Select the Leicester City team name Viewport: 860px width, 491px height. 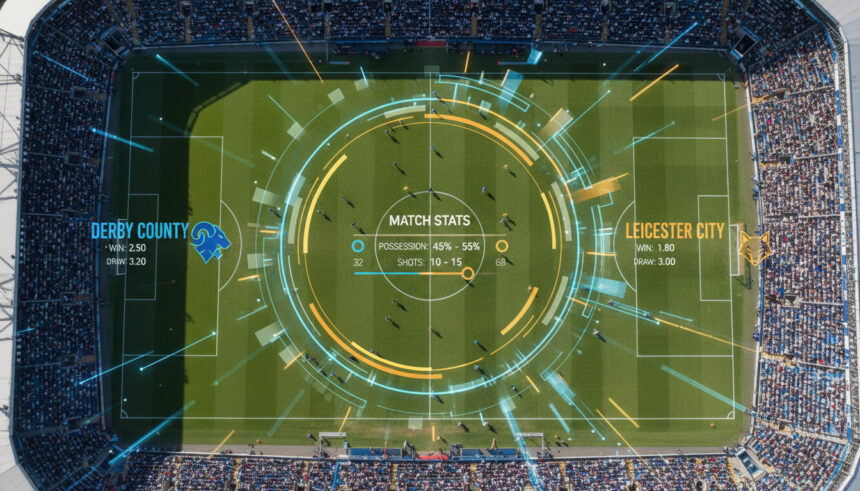coord(675,231)
